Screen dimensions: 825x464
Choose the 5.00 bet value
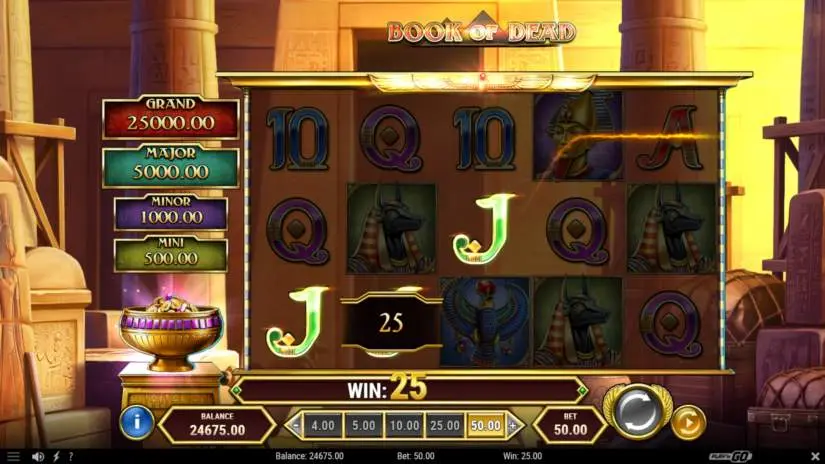point(364,425)
